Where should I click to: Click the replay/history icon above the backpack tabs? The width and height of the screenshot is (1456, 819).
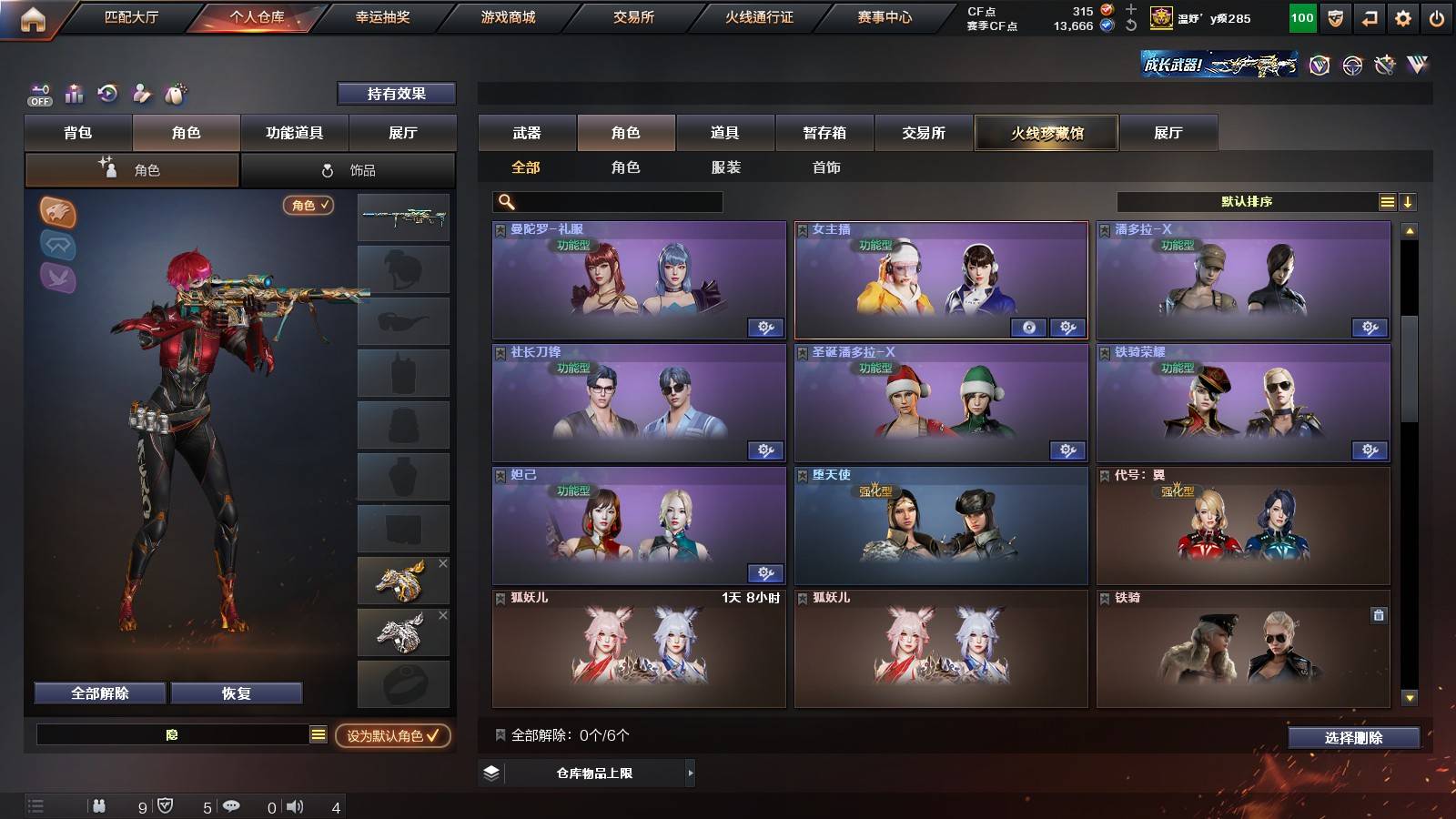pyautogui.click(x=108, y=93)
